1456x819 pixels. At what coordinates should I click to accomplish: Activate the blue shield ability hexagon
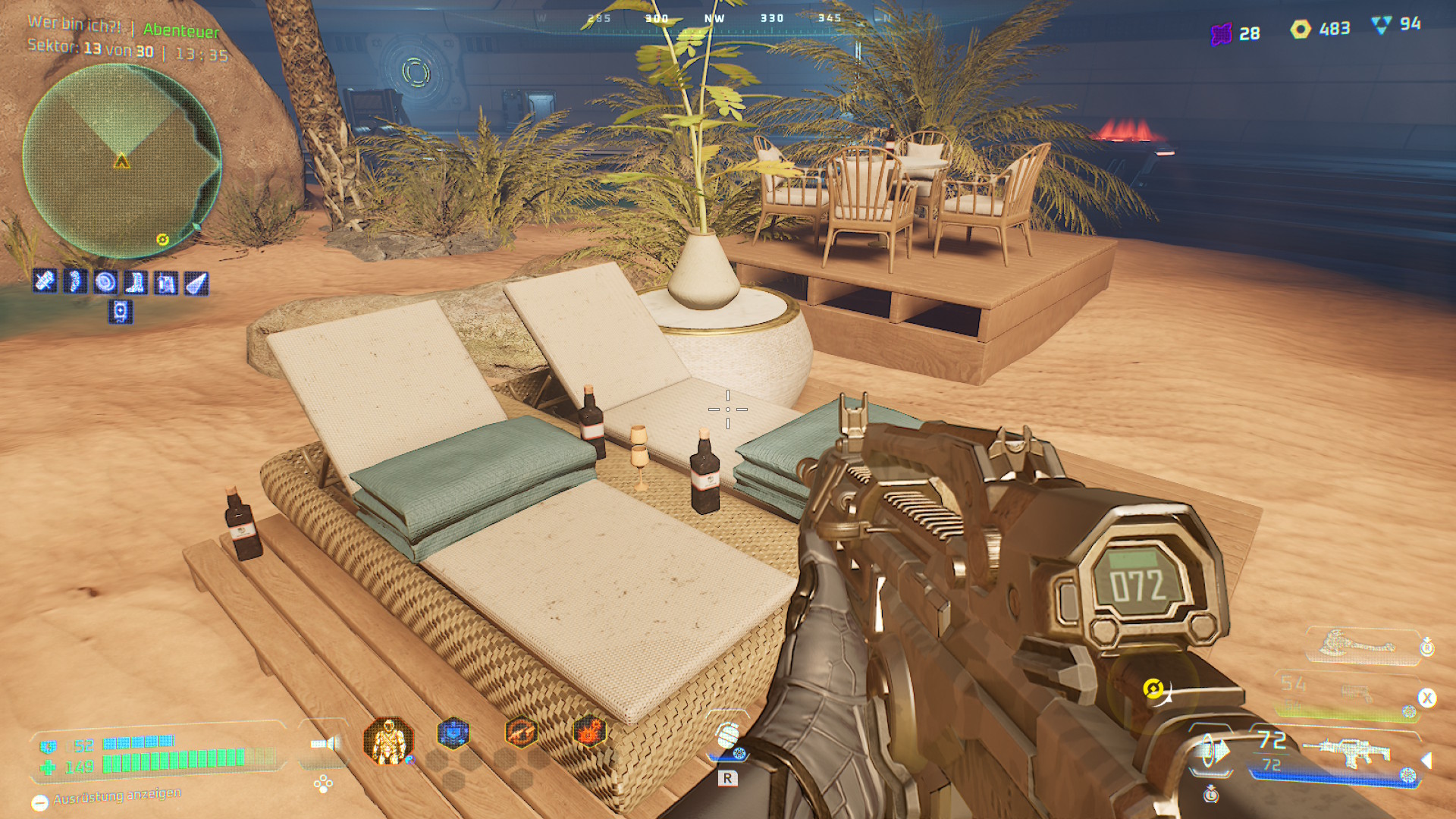click(x=453, y=733)
